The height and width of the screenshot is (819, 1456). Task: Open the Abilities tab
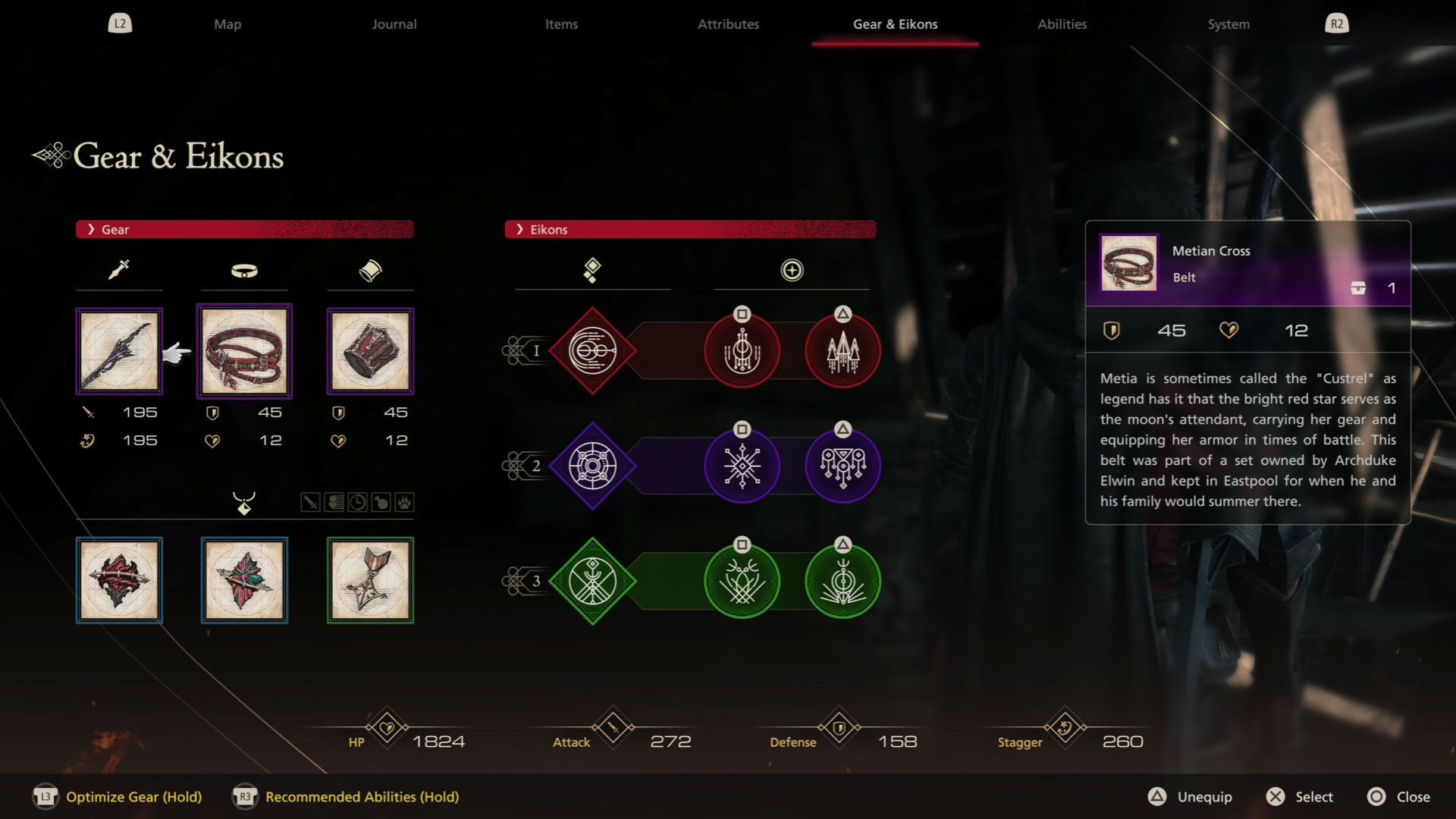point(1062,24)
